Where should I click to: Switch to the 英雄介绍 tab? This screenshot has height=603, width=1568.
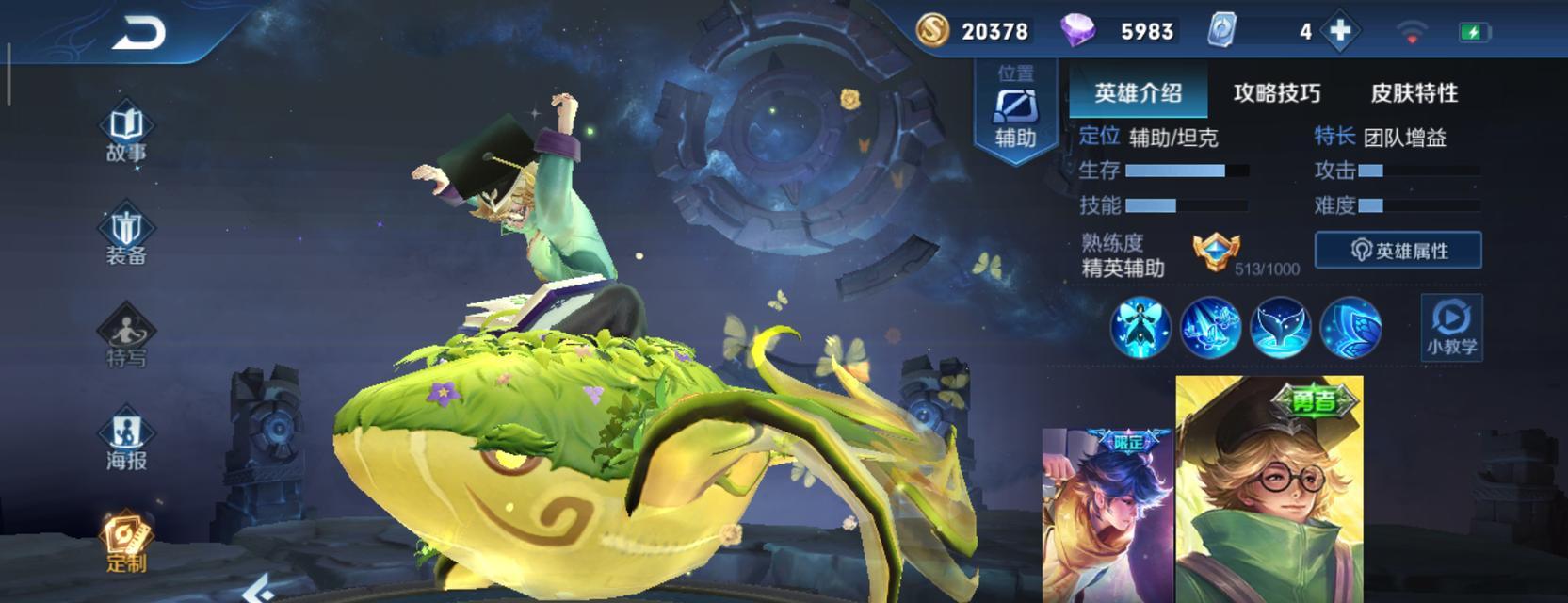click(x=1138, y=92)
